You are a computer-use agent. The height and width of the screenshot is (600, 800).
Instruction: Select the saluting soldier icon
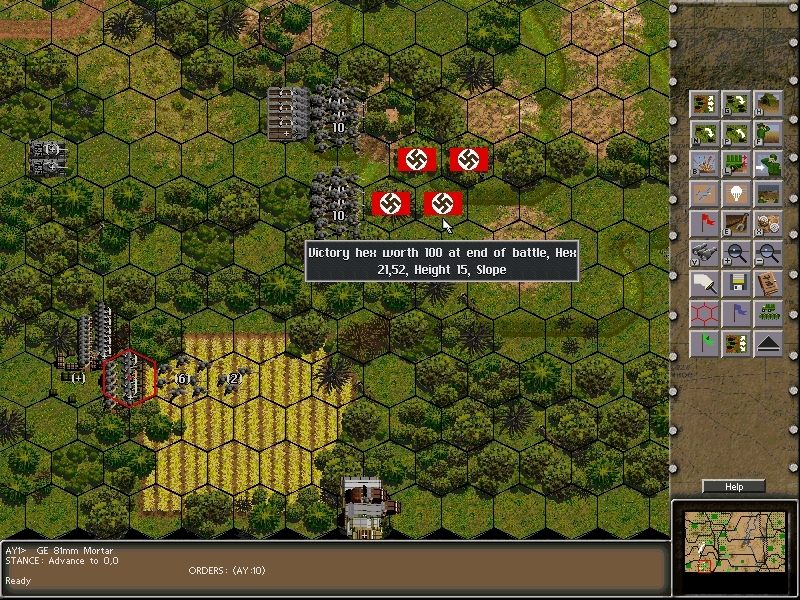tap(768, 134)
